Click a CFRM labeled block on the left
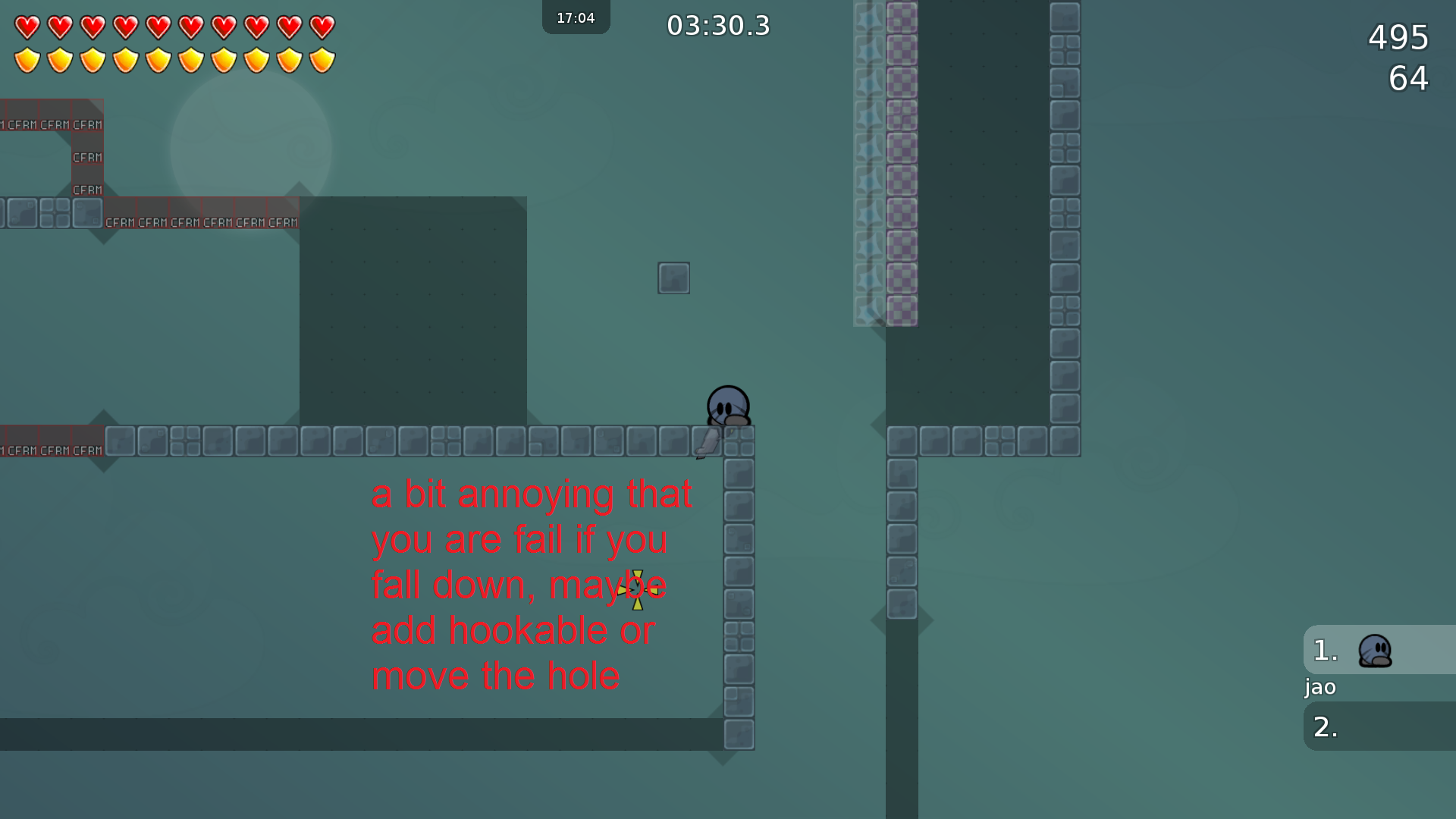The height and width of the screenshot is (819, 1456). pyautogui.click(x=86, y=157)
